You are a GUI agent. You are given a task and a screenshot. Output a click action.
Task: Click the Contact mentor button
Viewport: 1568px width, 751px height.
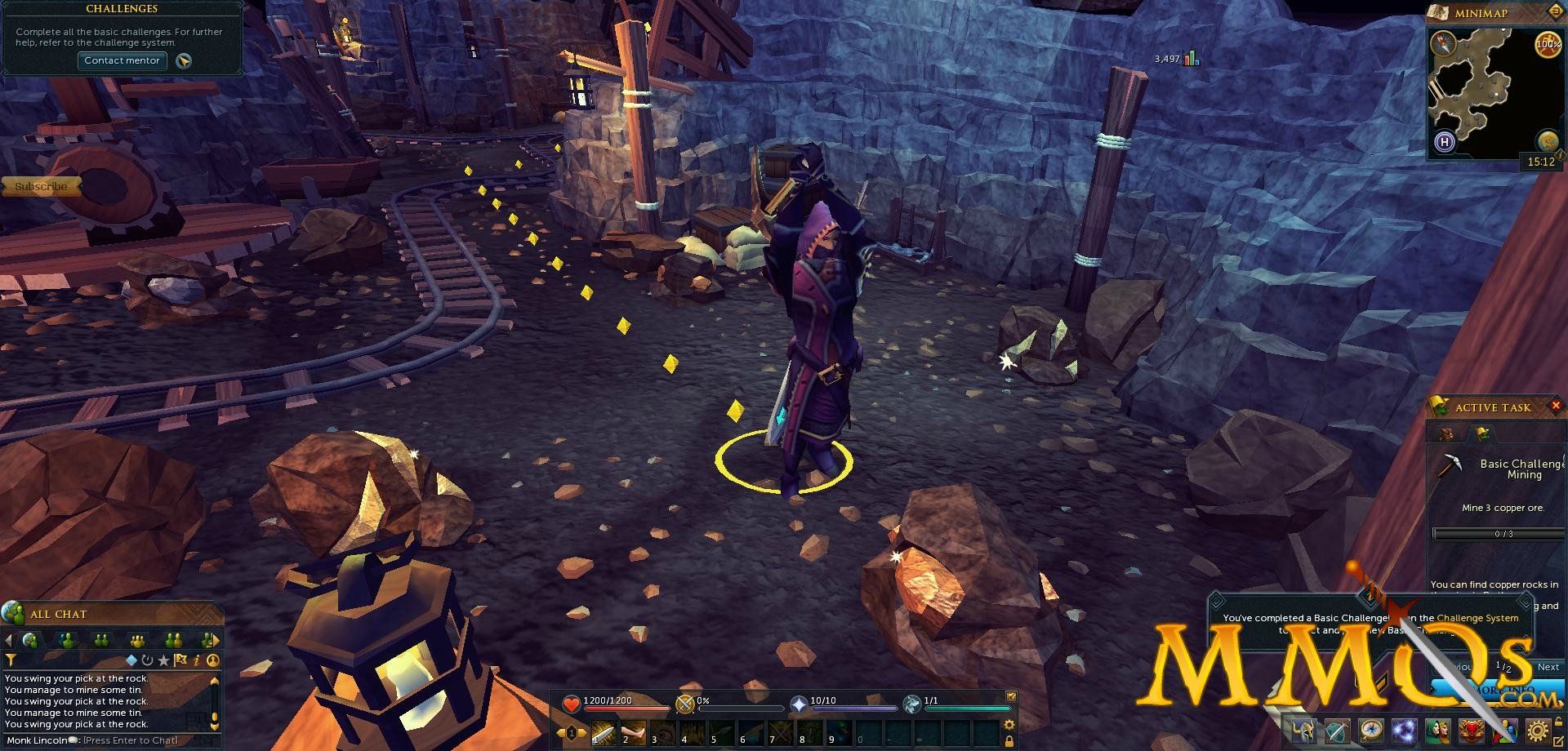(122, 60)
